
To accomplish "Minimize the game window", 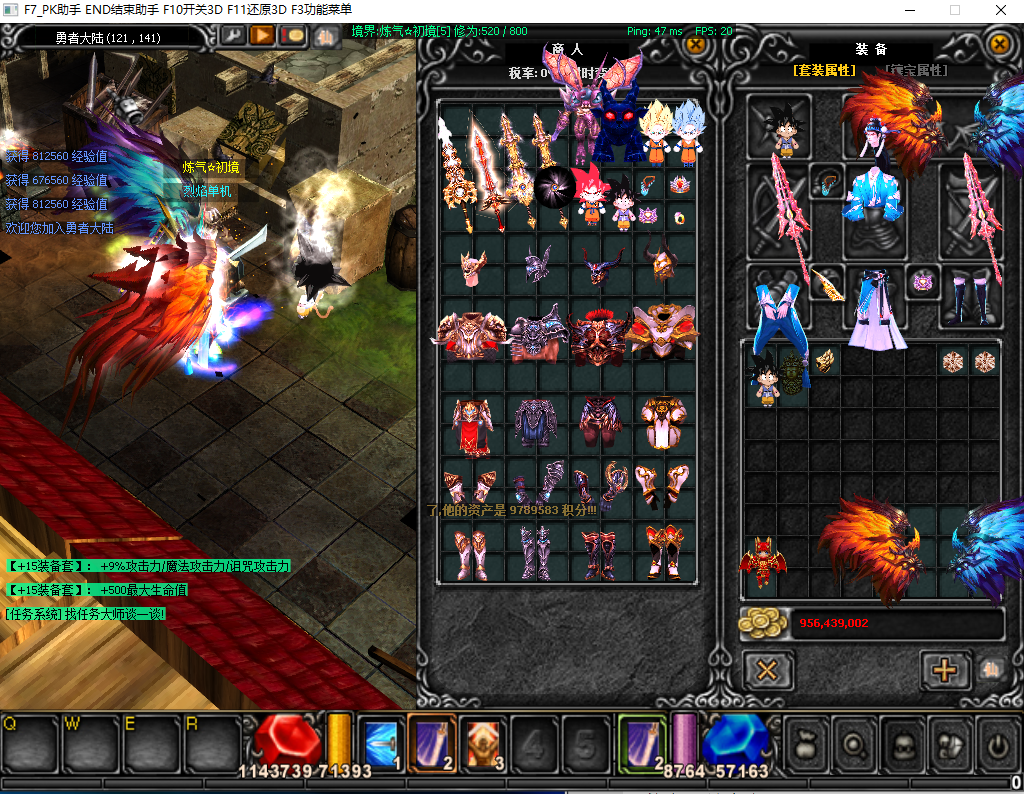I will pos(909,10).
